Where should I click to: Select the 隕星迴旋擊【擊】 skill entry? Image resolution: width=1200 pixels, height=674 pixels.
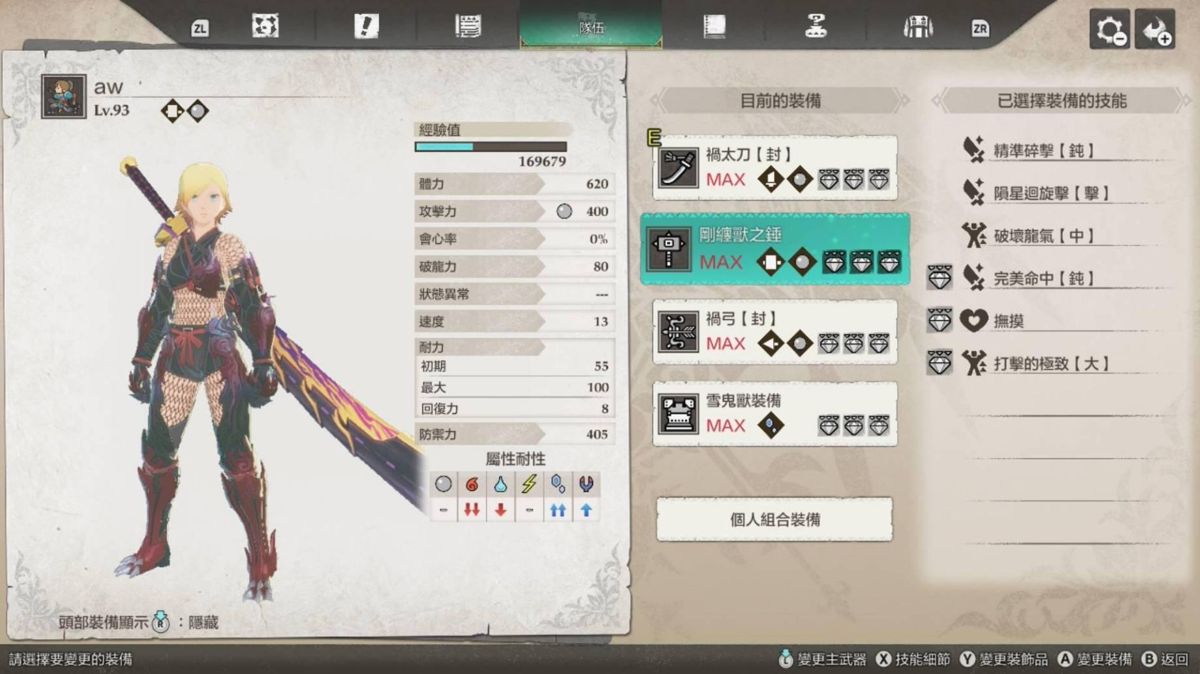pyautogui.click(x=1049, y=193)
